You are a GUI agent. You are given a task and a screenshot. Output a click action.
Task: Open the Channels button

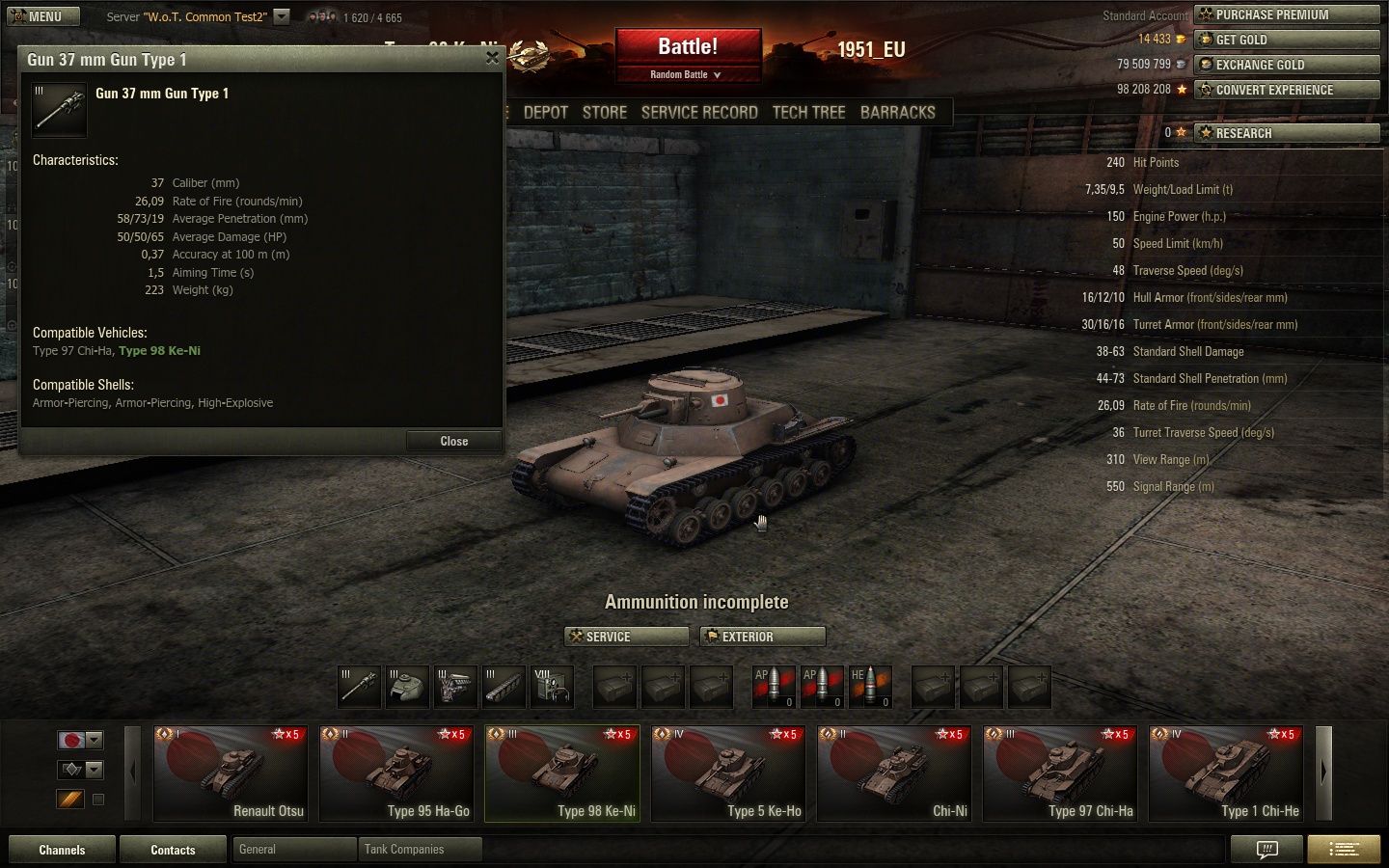62,850
